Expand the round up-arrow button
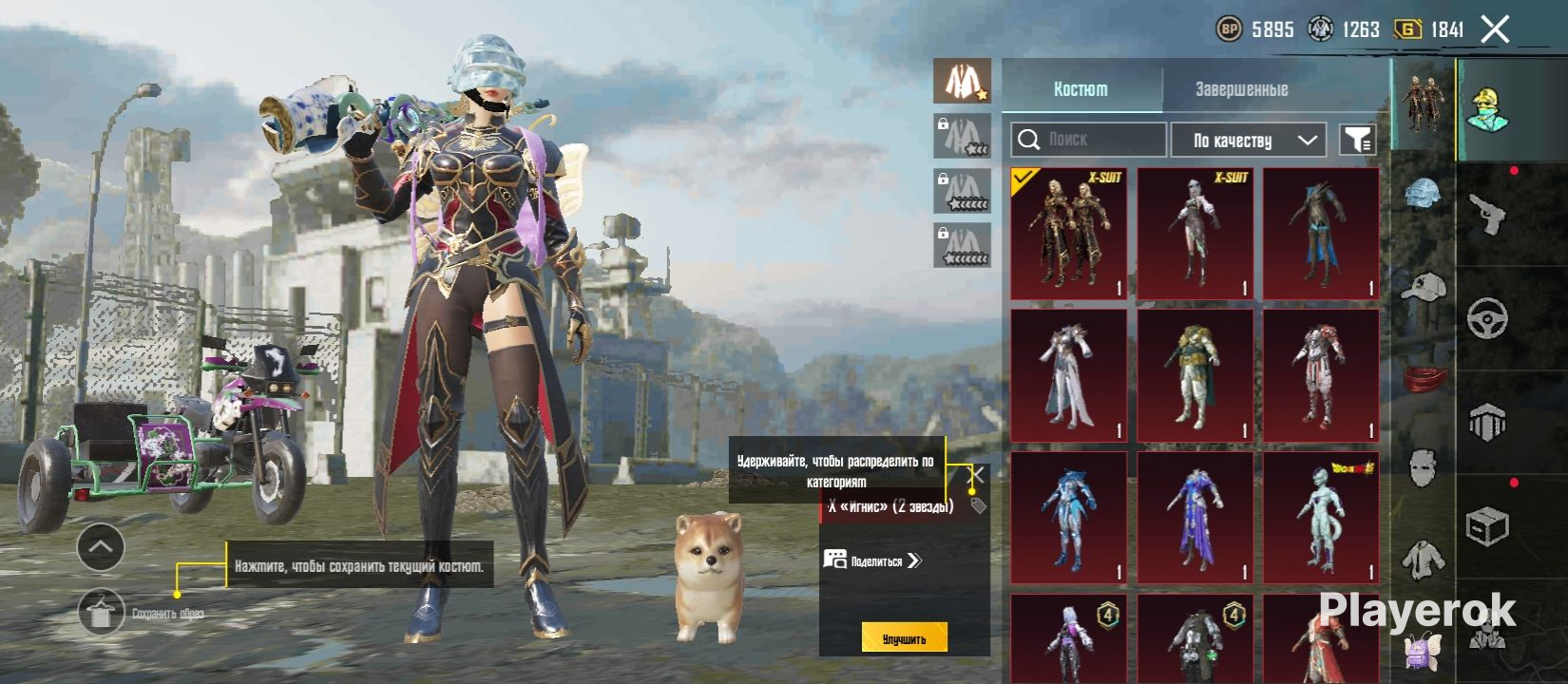Viewport: 1568px width, 684px height. tap(100, 546)
